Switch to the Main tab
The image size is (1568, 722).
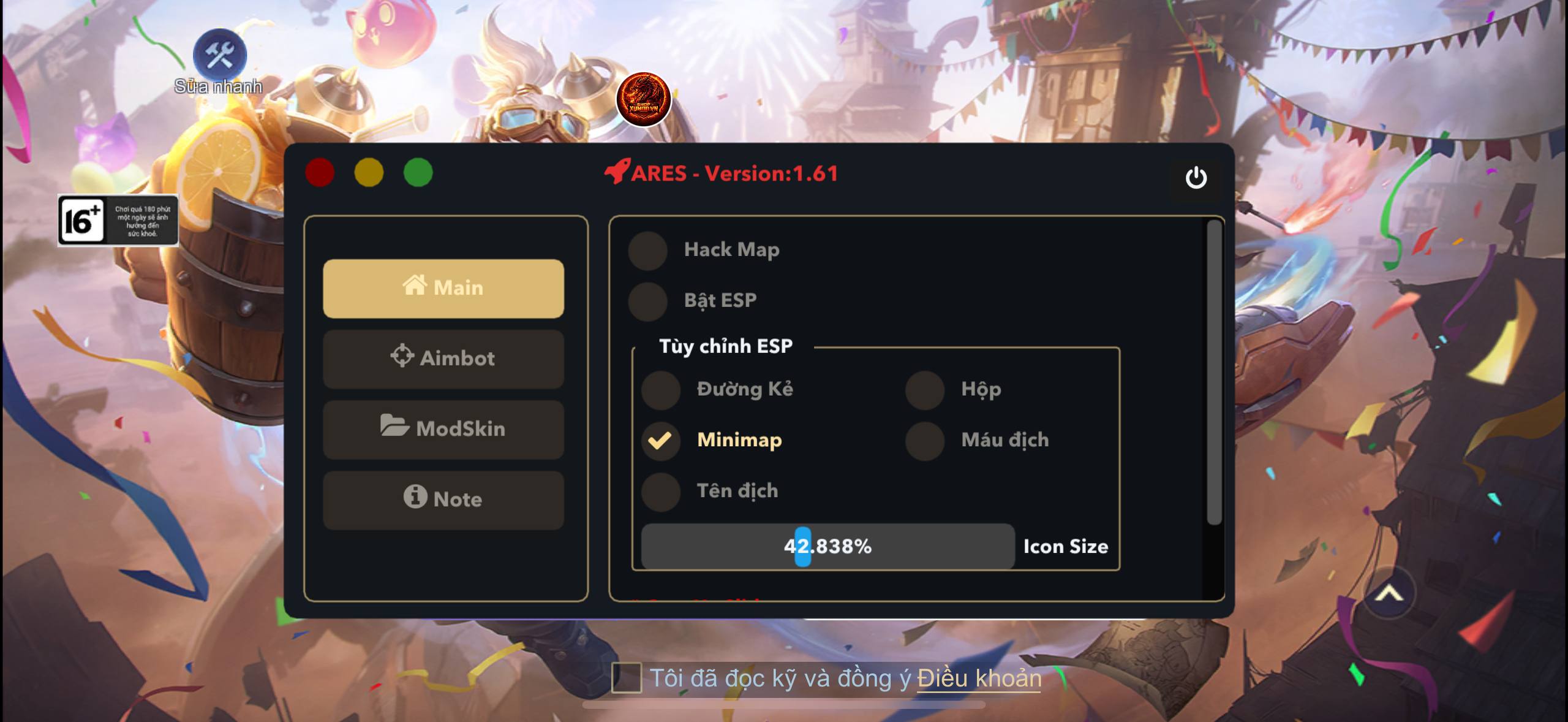[443, 288]
